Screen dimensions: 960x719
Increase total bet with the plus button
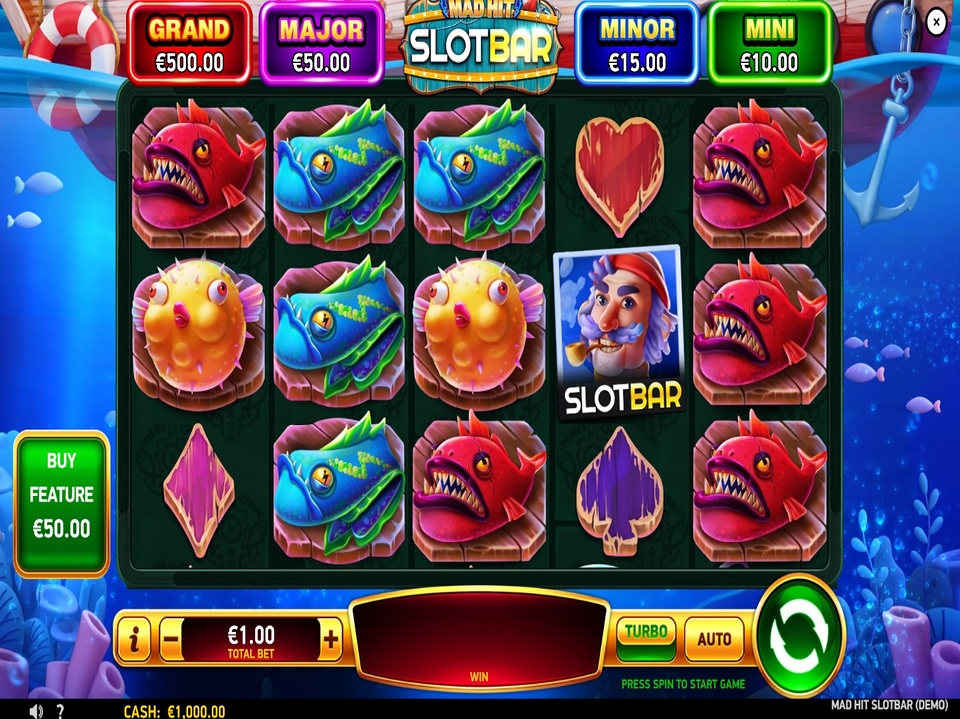[331, 637]
